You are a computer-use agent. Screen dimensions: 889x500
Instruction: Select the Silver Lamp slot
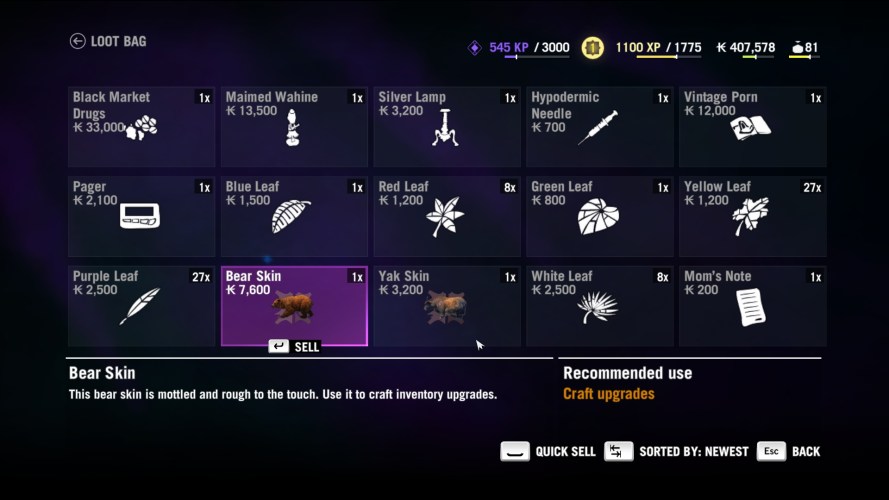coord(447,126)
